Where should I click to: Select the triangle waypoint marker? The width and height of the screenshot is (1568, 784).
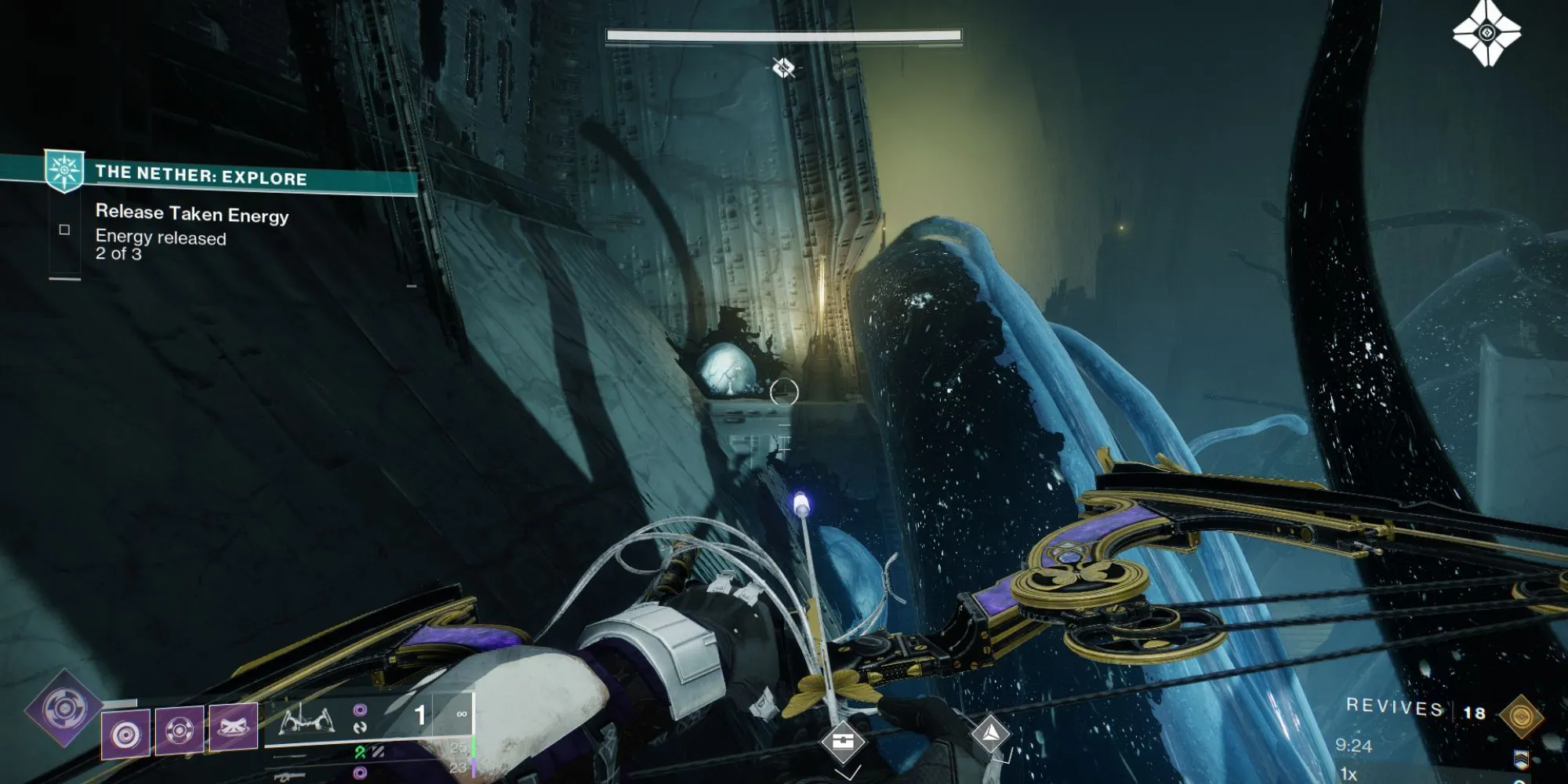(x=990, y=734)
